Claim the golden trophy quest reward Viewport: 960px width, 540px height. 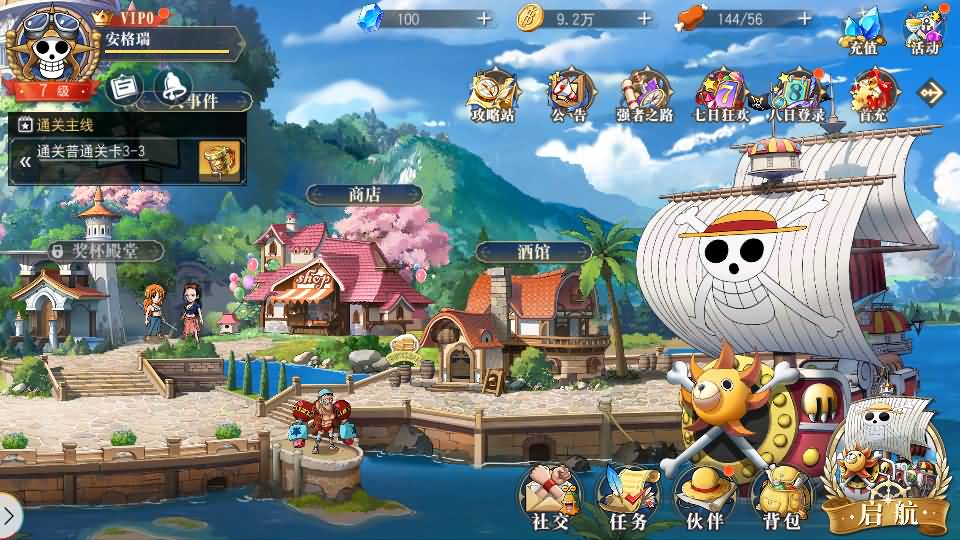point(220,158)
